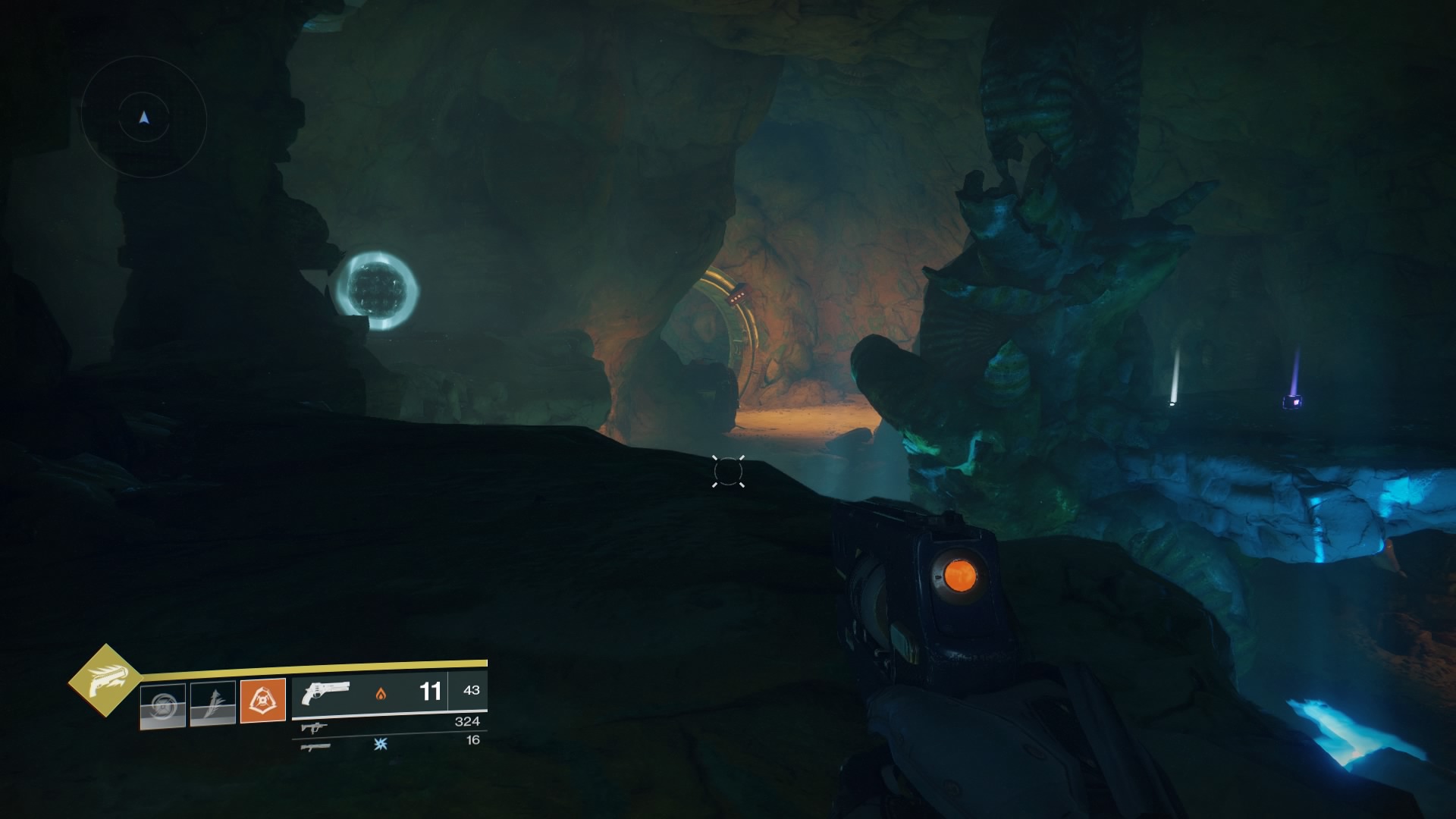This screenshot has height=819, width=1456.
Task: Activate the Golden Gun super icon
Action: (105, 680)
